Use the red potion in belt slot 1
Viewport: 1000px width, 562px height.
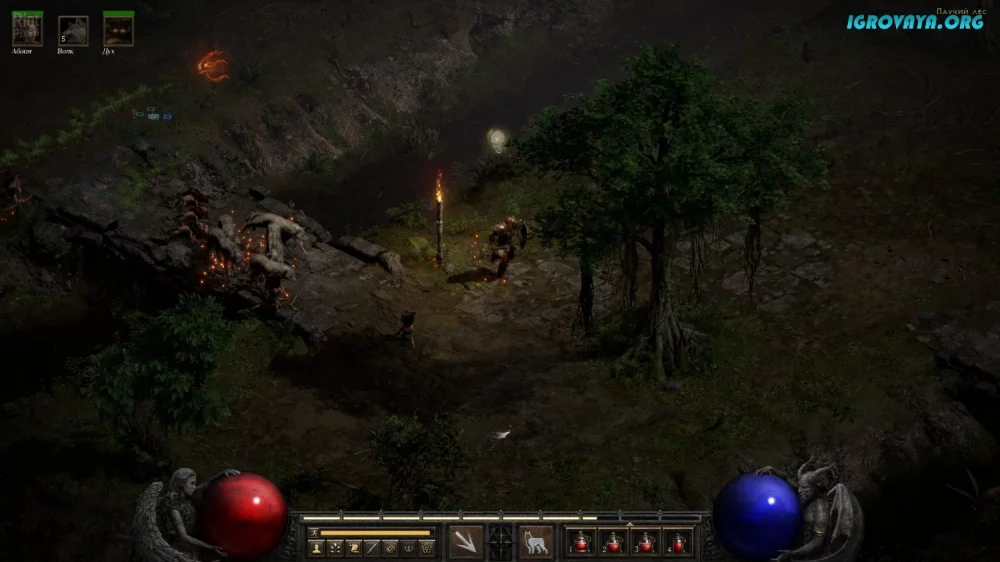582,543
